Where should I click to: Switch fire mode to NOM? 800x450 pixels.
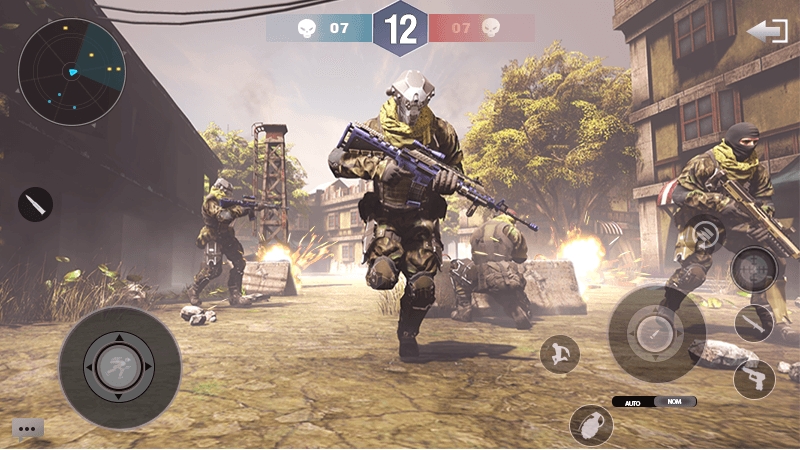coord(674,401)
